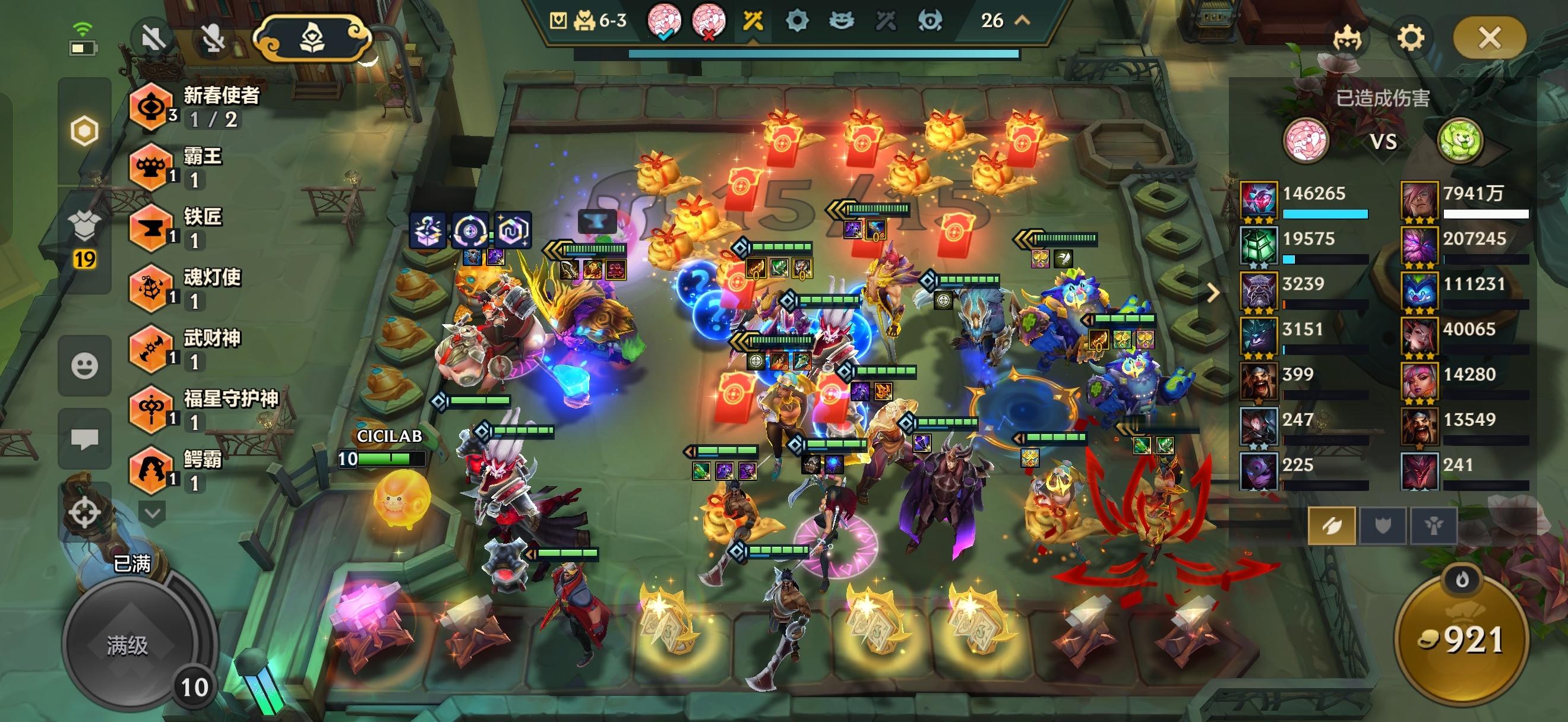Viewport: 1568px width, 722px height.
Task: Switch to the shield damage-taken tab
Action: click(x=1382, y=525)
